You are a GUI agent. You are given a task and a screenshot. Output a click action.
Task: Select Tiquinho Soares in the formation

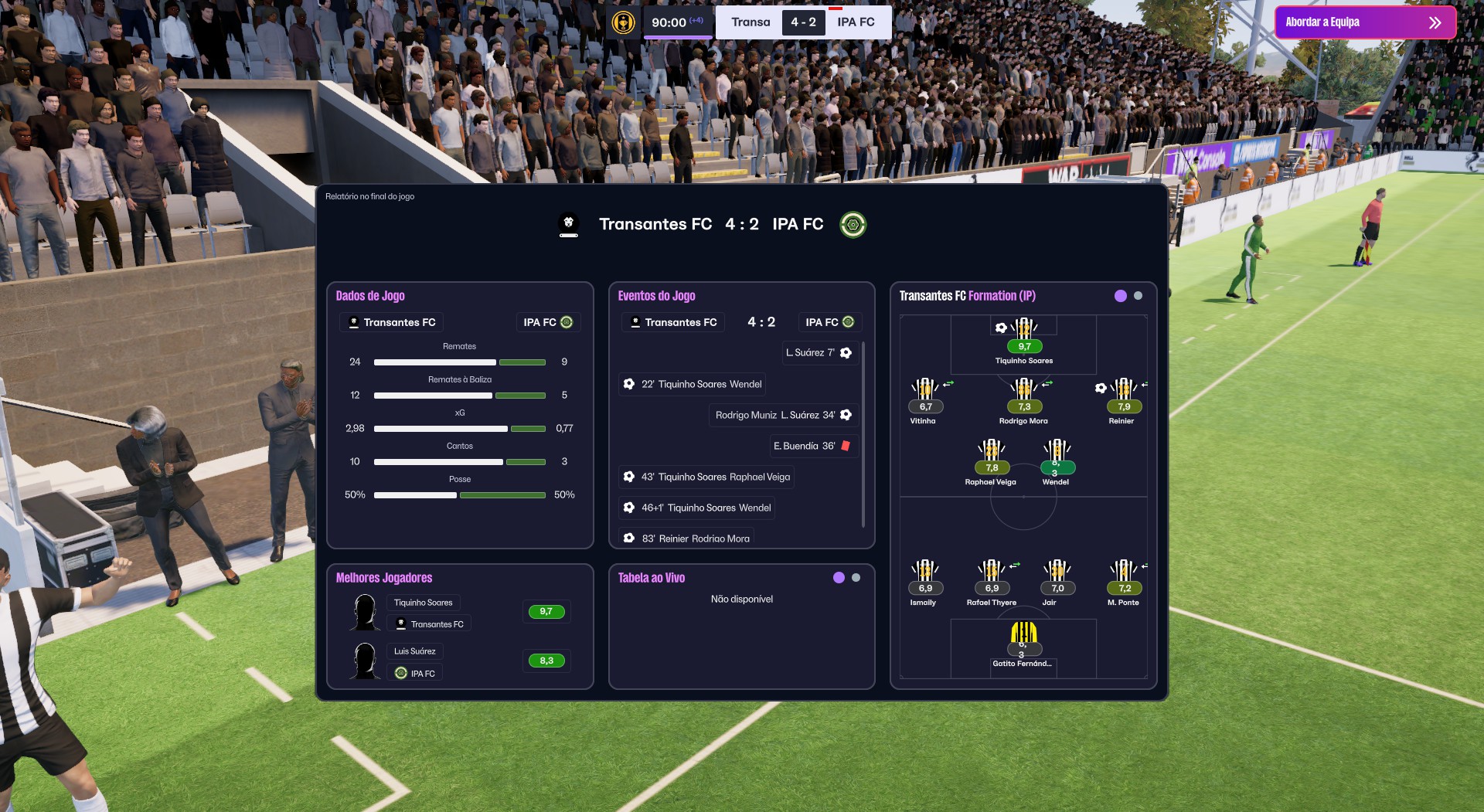[1023, 335]
